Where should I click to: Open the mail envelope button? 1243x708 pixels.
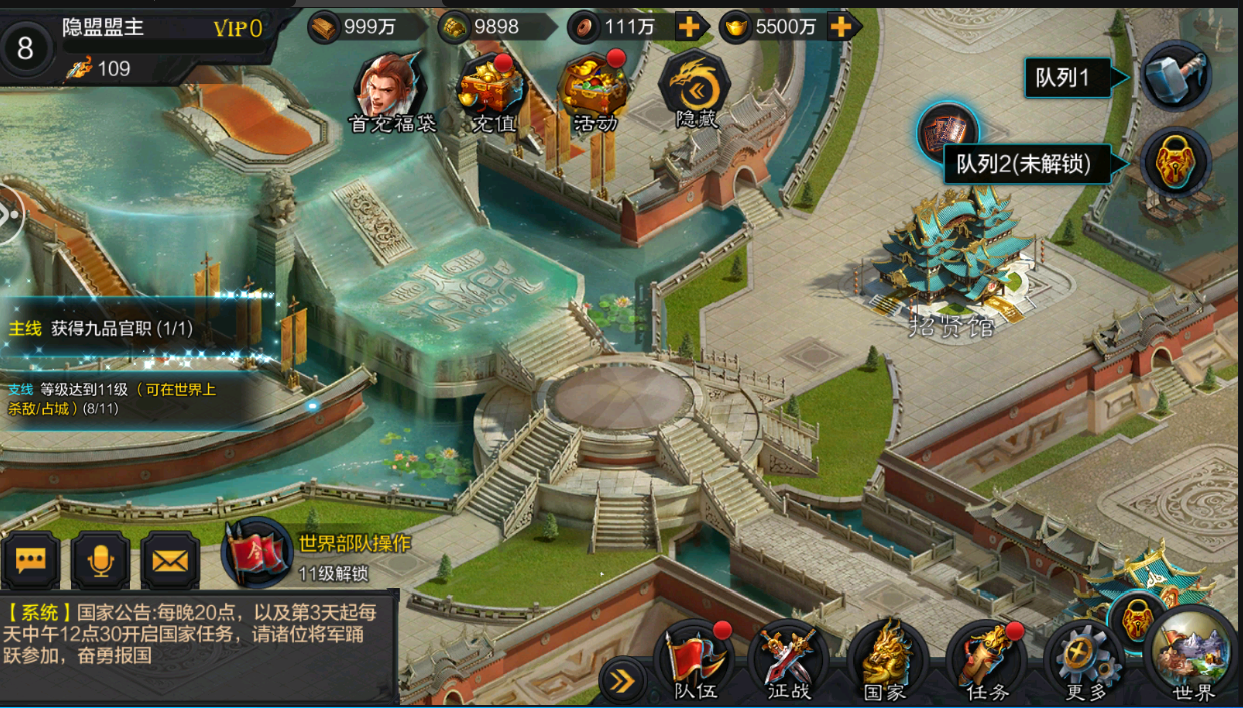[x=169, y=561]
